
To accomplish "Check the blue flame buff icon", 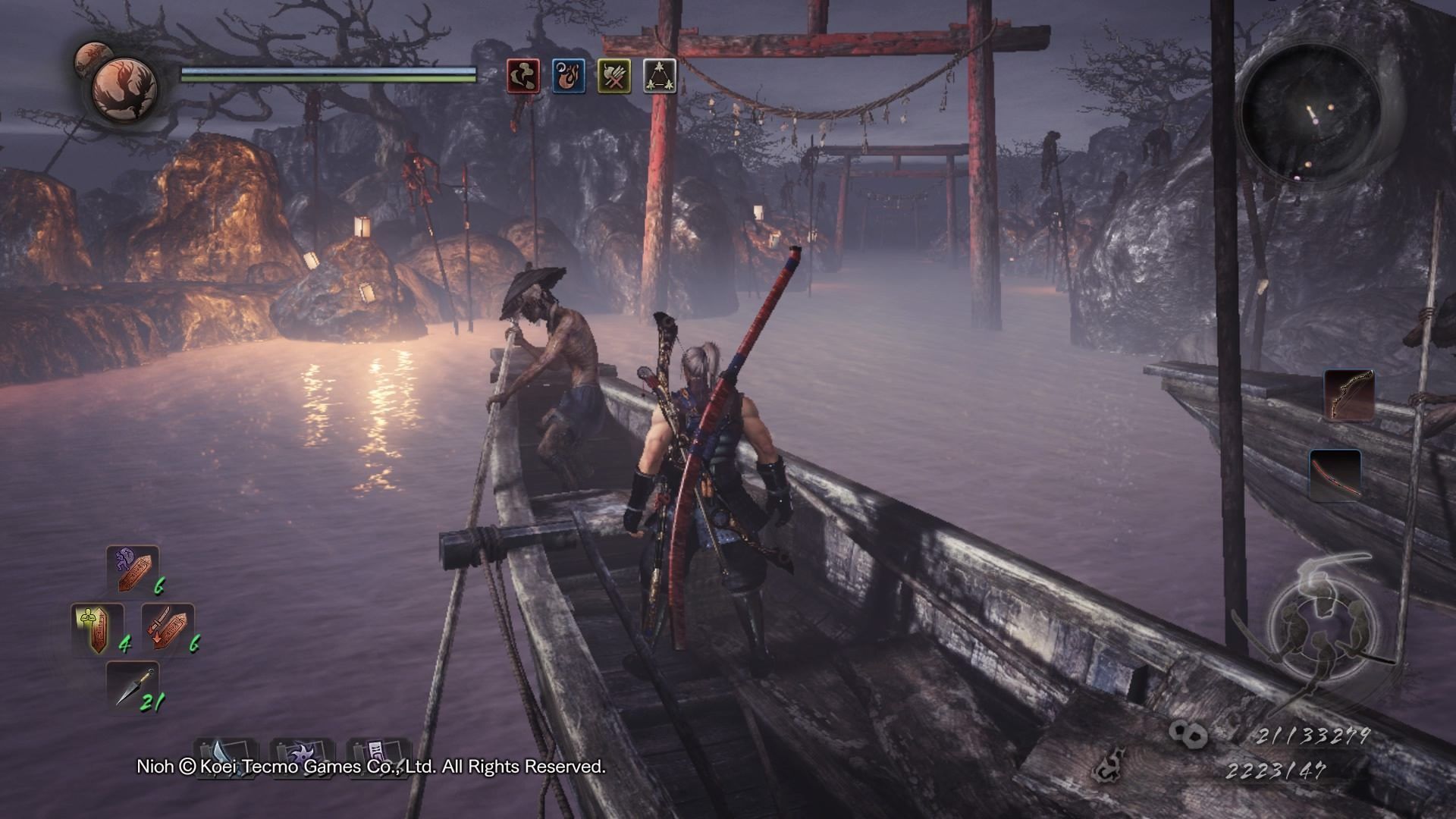I will pos(569,76).
